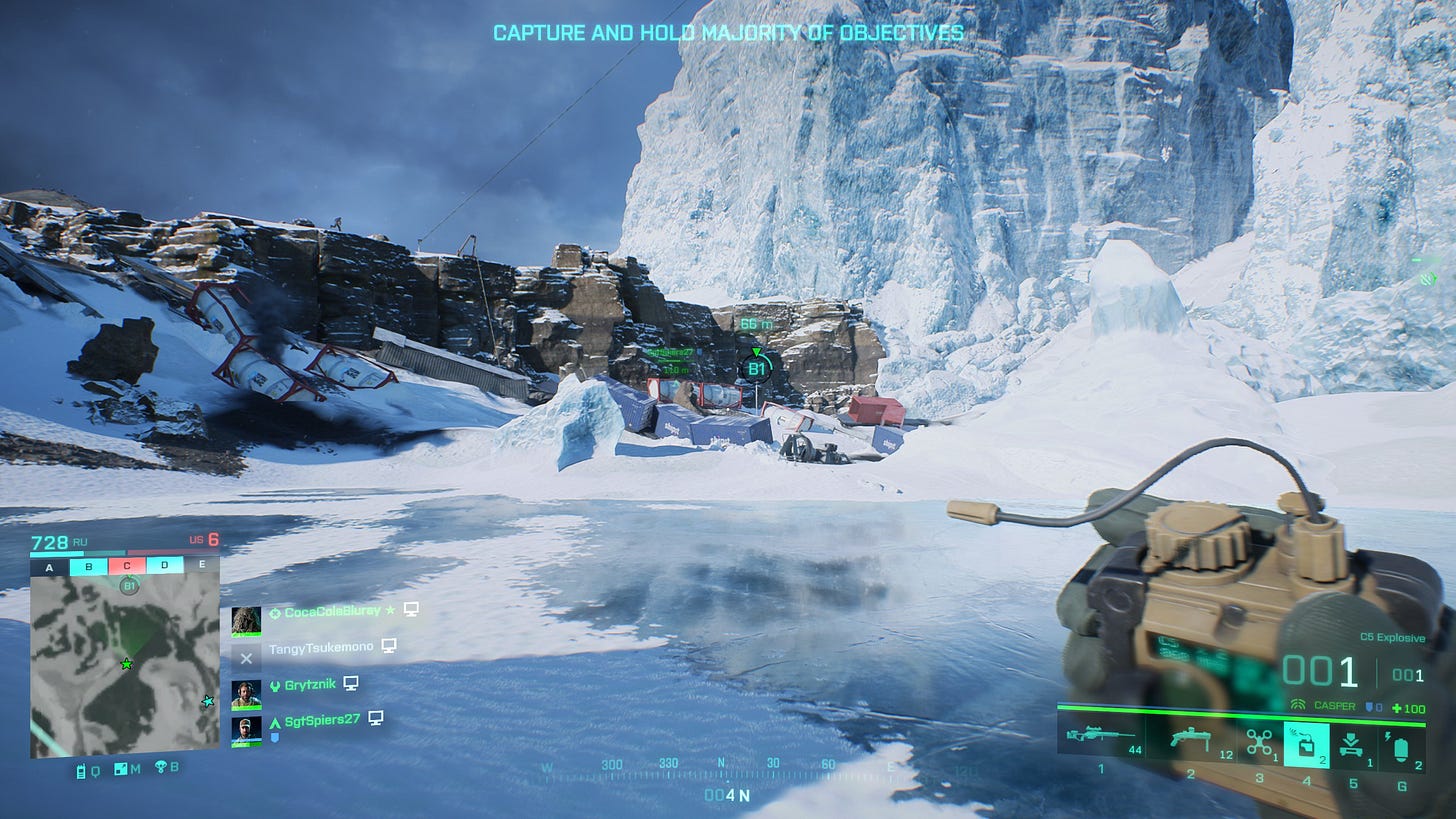This screenshot has height=819, width=1456.
Task: Click the minimap terrain view
Action: [124, 668]
